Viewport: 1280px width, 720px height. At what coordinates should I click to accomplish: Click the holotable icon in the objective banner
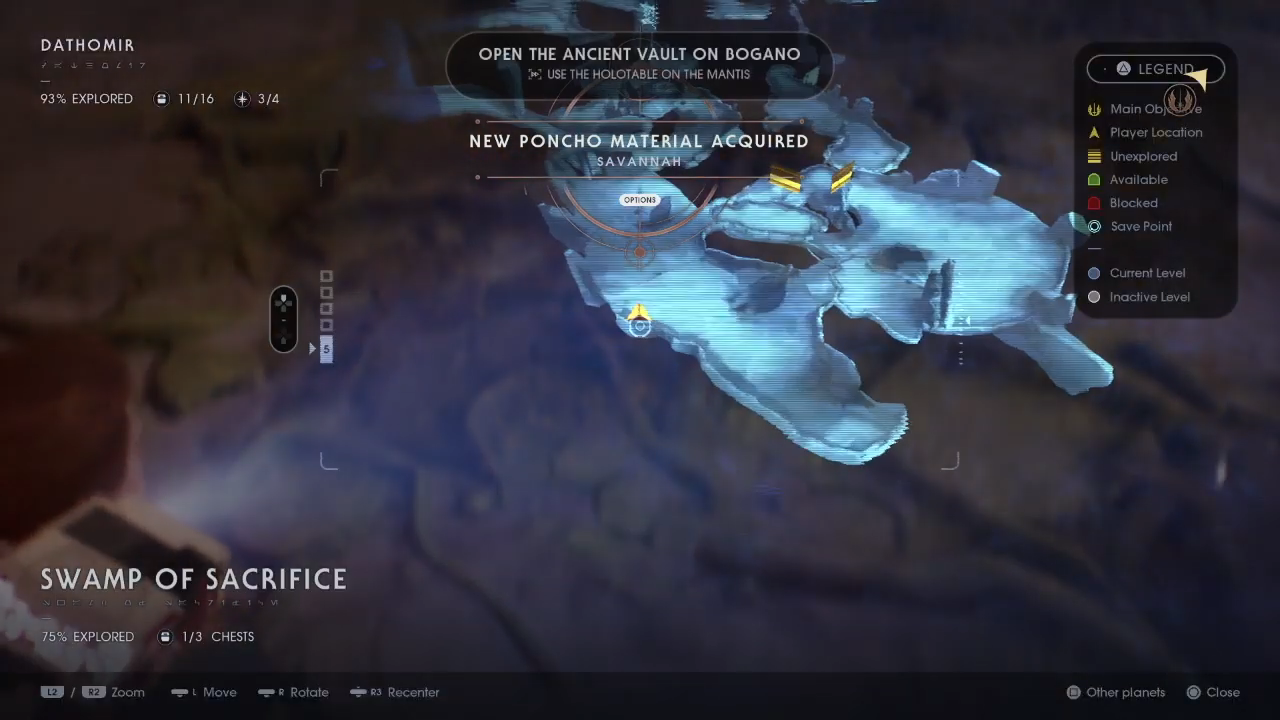pyautogui.click(x=535, y=74)
